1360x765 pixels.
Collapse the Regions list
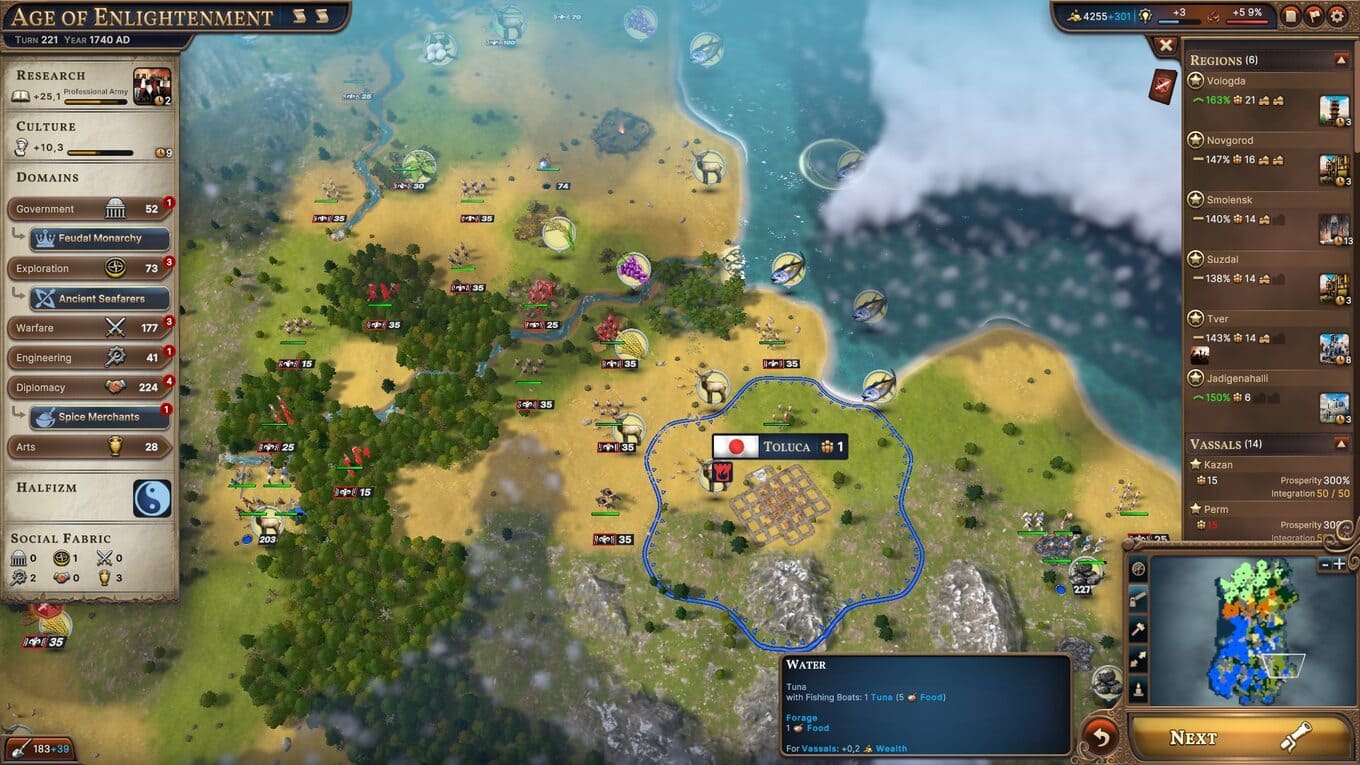pos(1341,60)
